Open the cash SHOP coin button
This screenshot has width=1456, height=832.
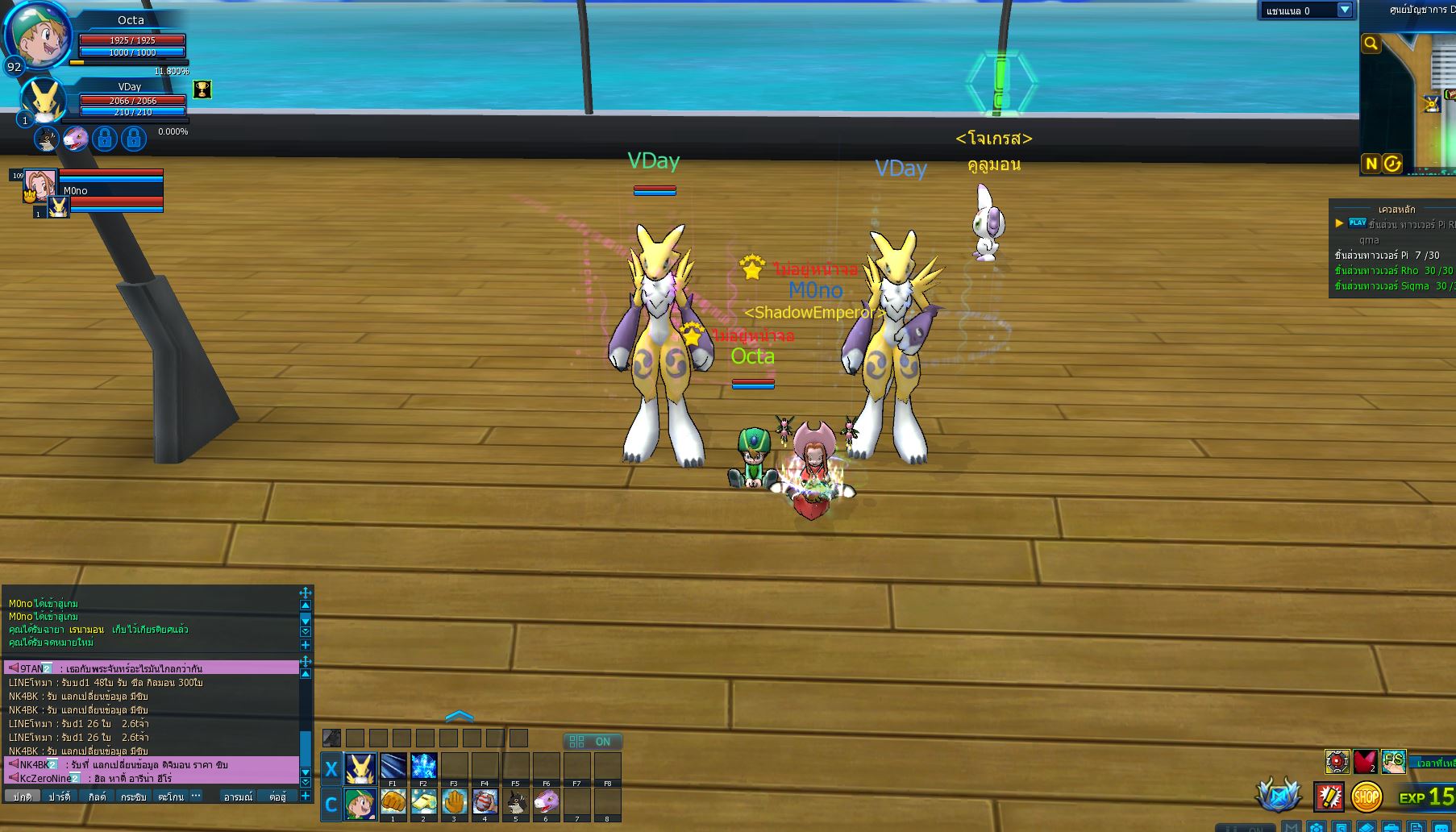coord(1366,797)
